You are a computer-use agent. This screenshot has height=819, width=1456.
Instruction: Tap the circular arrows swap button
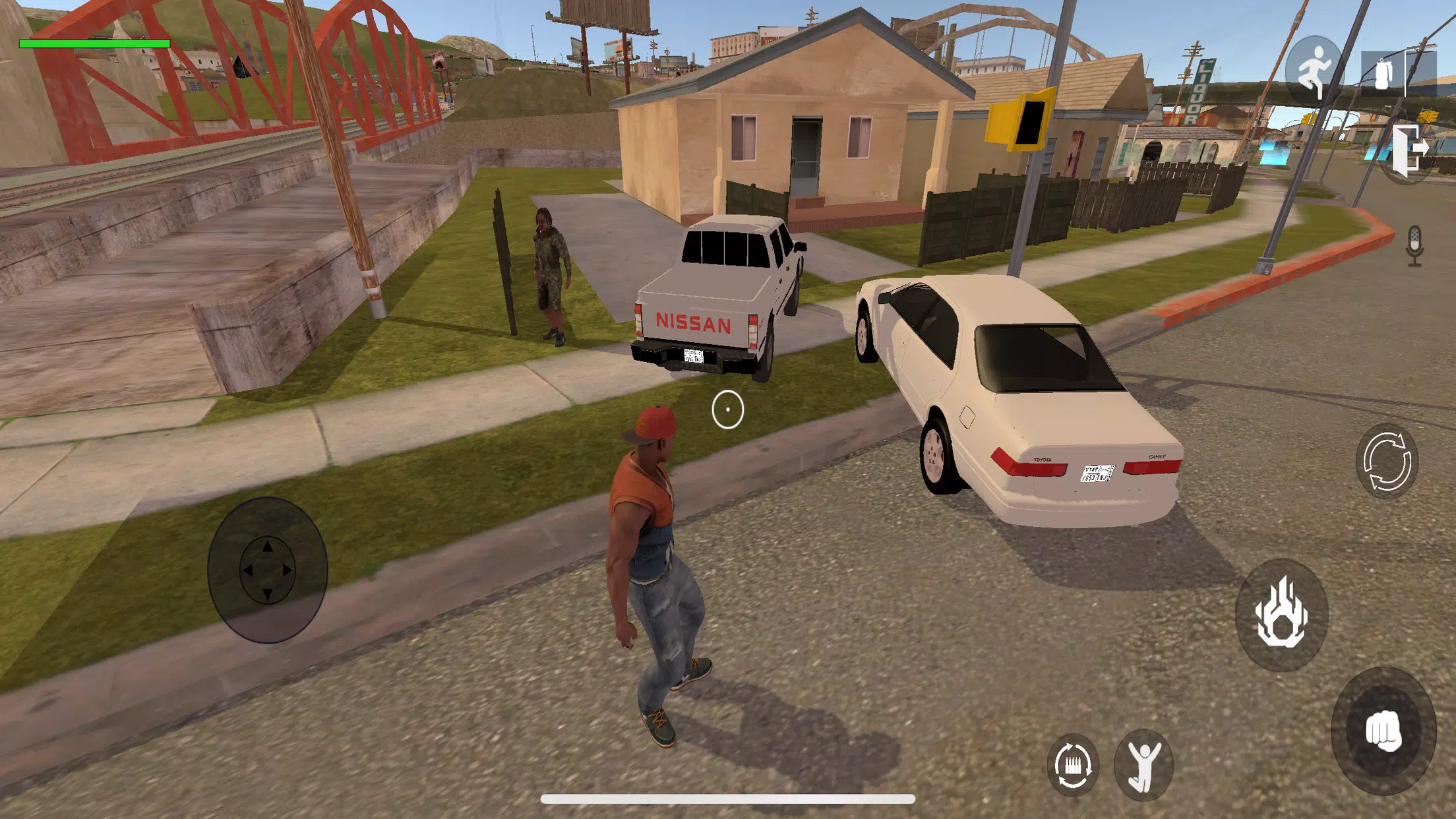pyautogui.click(x=1386, y=461)
